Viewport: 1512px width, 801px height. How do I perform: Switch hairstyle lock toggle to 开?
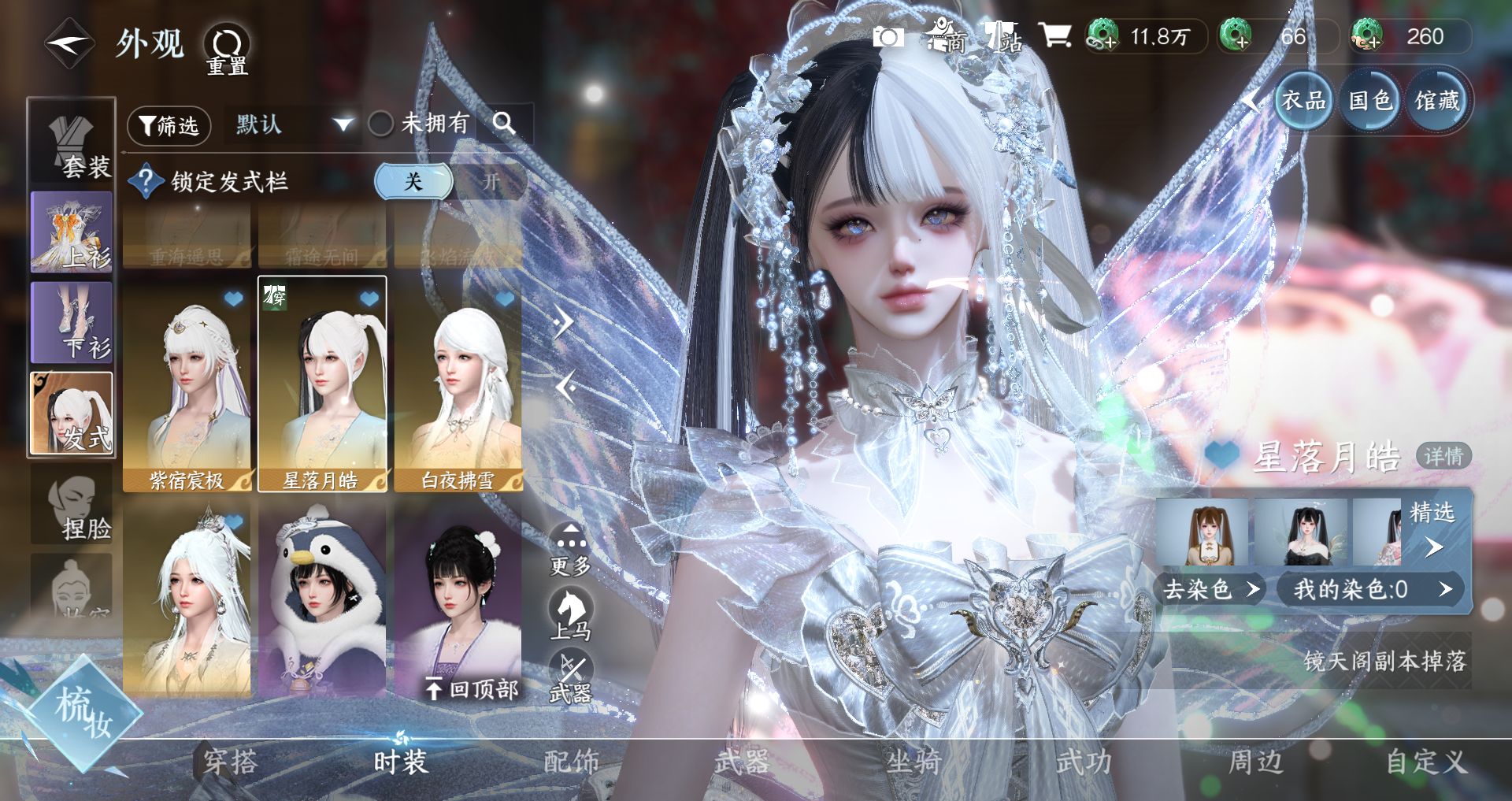(491, 182)
